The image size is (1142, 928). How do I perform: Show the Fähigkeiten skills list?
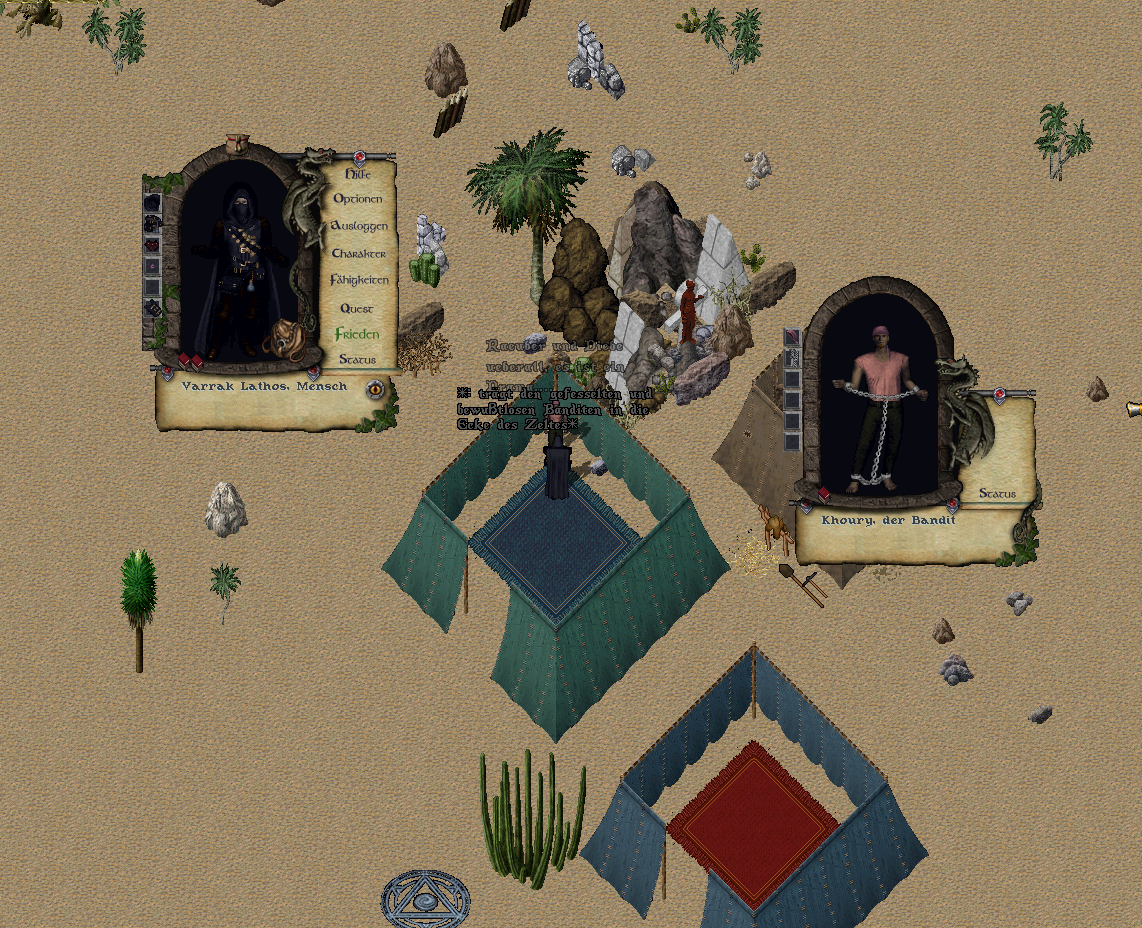coord(359,281)
